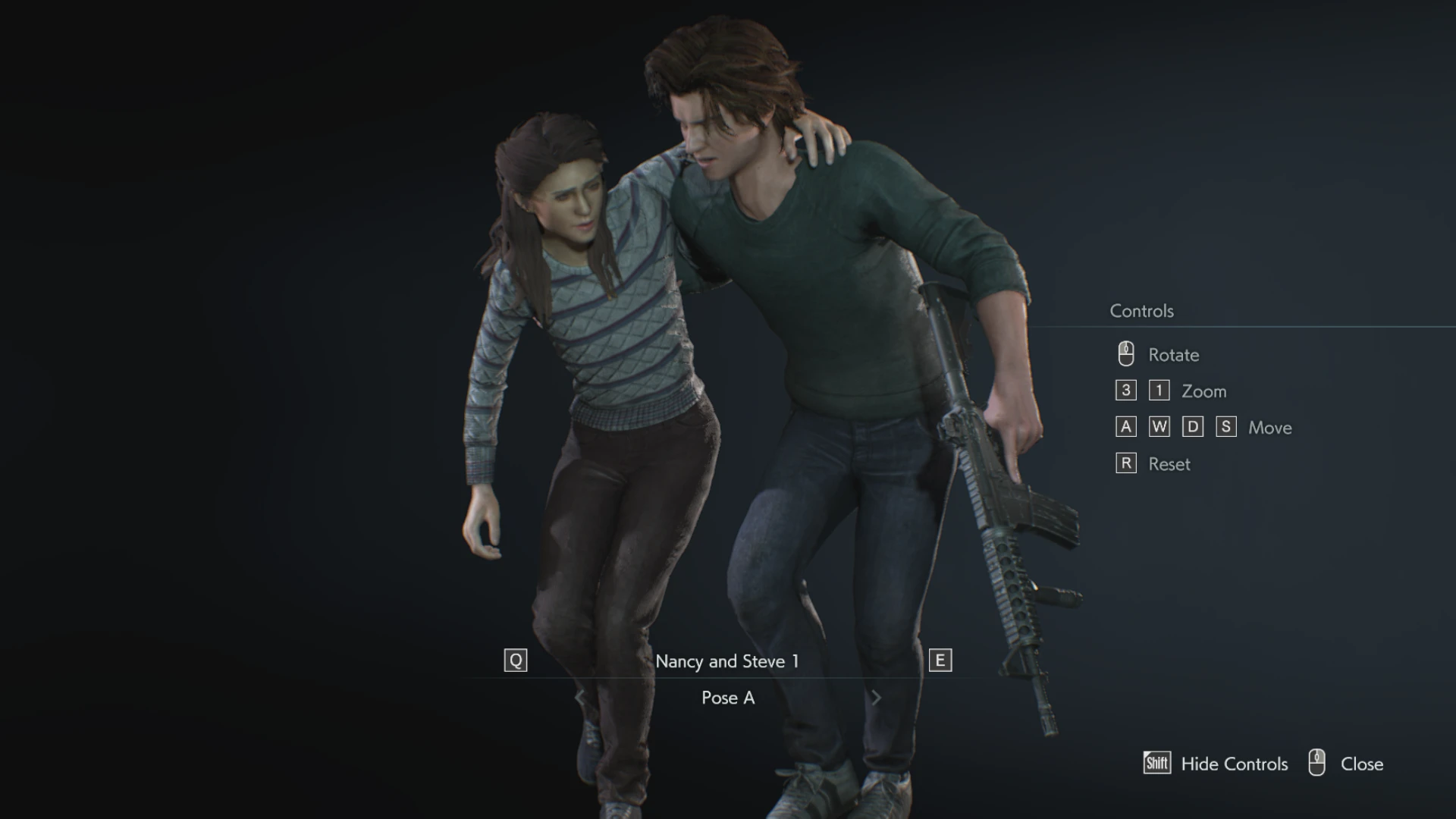Click the mouse Rotate icon
1456x819 pixels.
pos(1125,353)
